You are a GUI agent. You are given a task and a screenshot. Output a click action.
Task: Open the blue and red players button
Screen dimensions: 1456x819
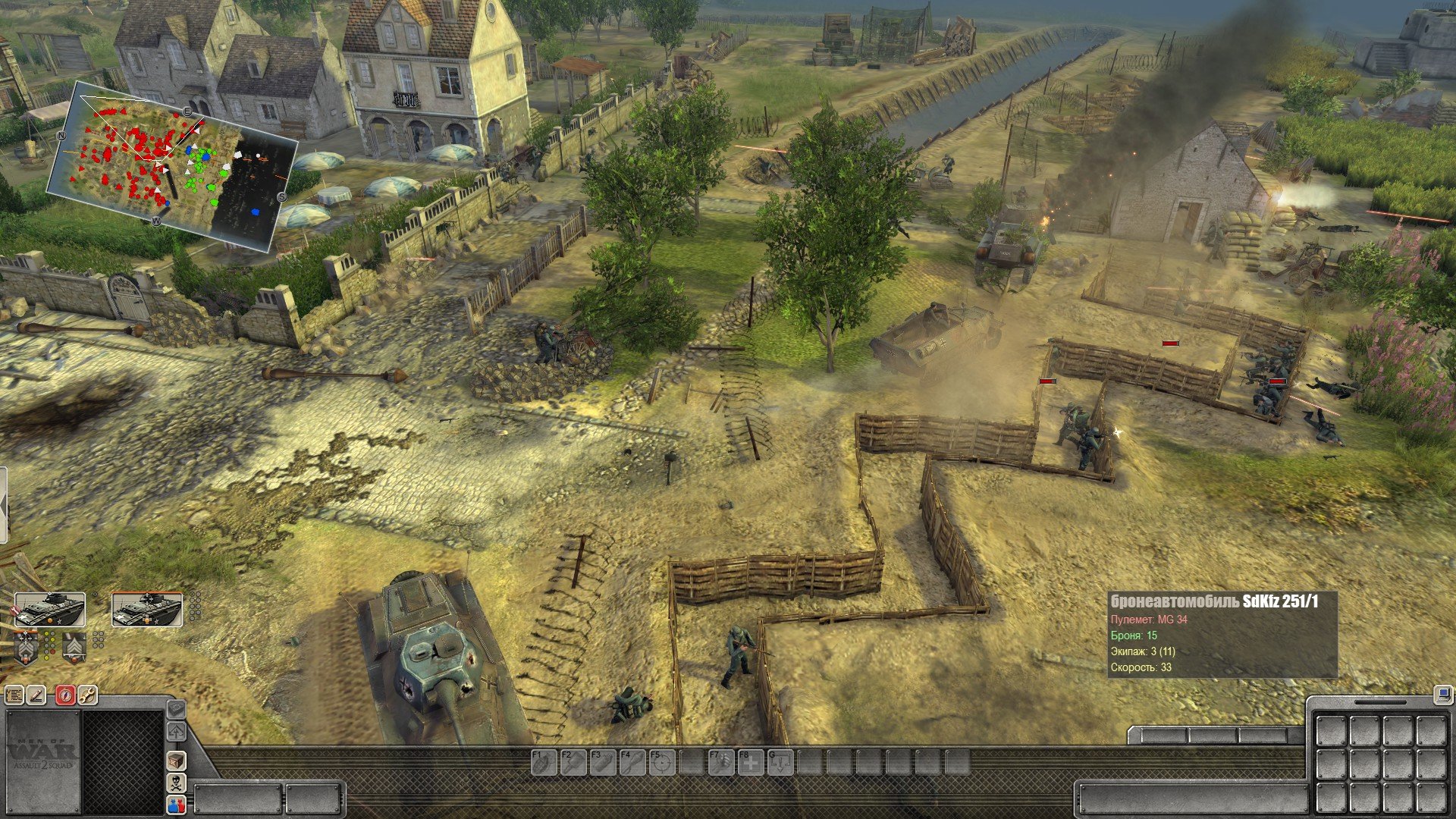click(x=176, y=805)
